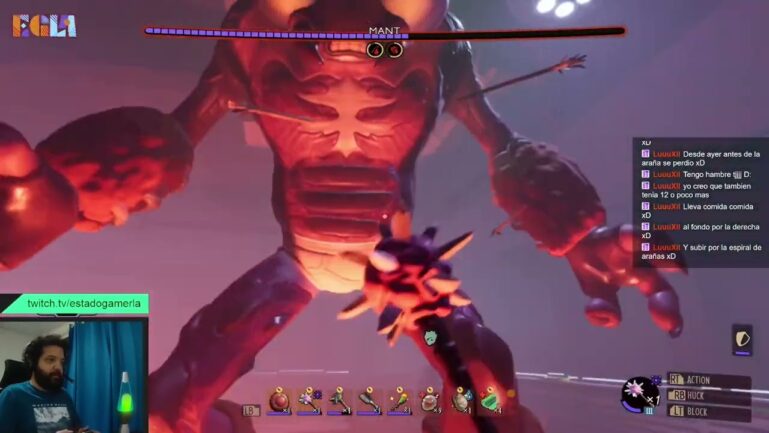Click LuuuXII's top chat message

tap(701, 159)
